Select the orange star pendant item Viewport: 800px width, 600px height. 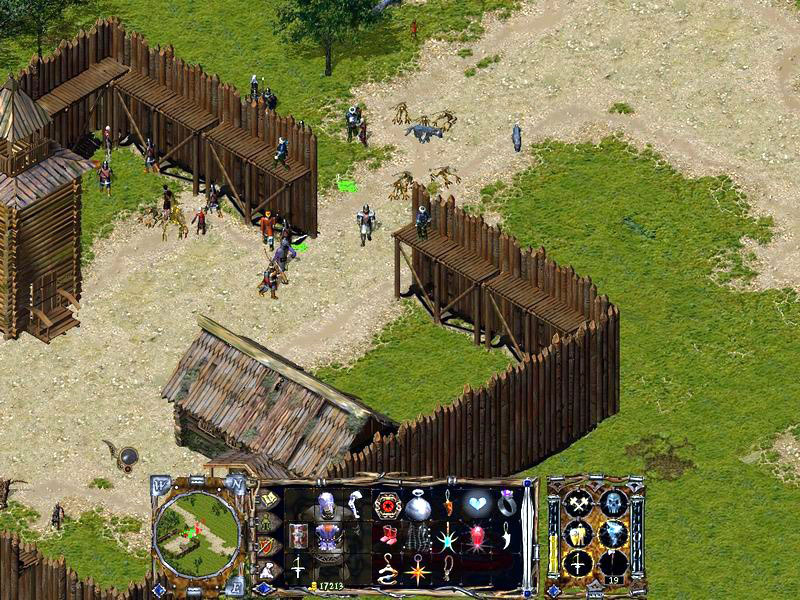tap(417, 571)
